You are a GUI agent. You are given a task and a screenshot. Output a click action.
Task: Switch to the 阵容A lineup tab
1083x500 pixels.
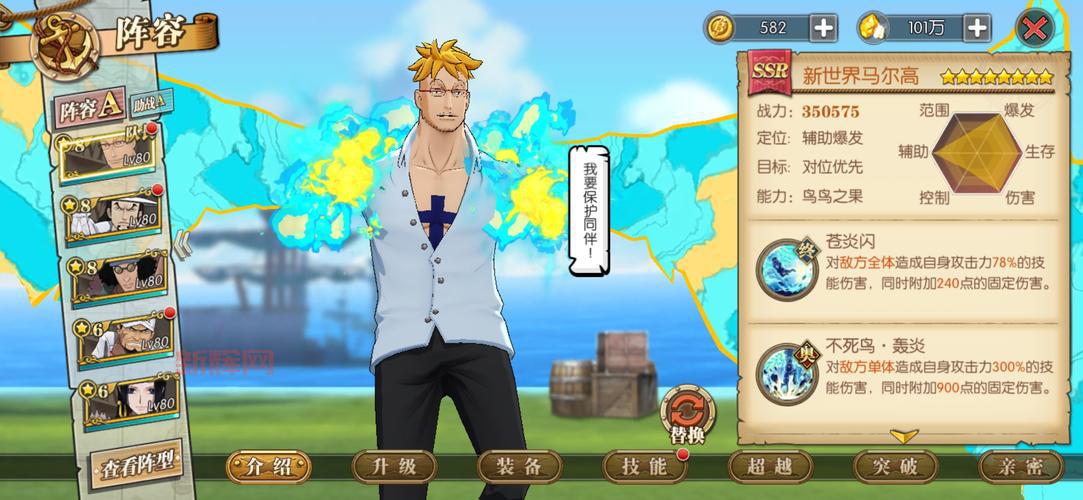pos(89,107)
